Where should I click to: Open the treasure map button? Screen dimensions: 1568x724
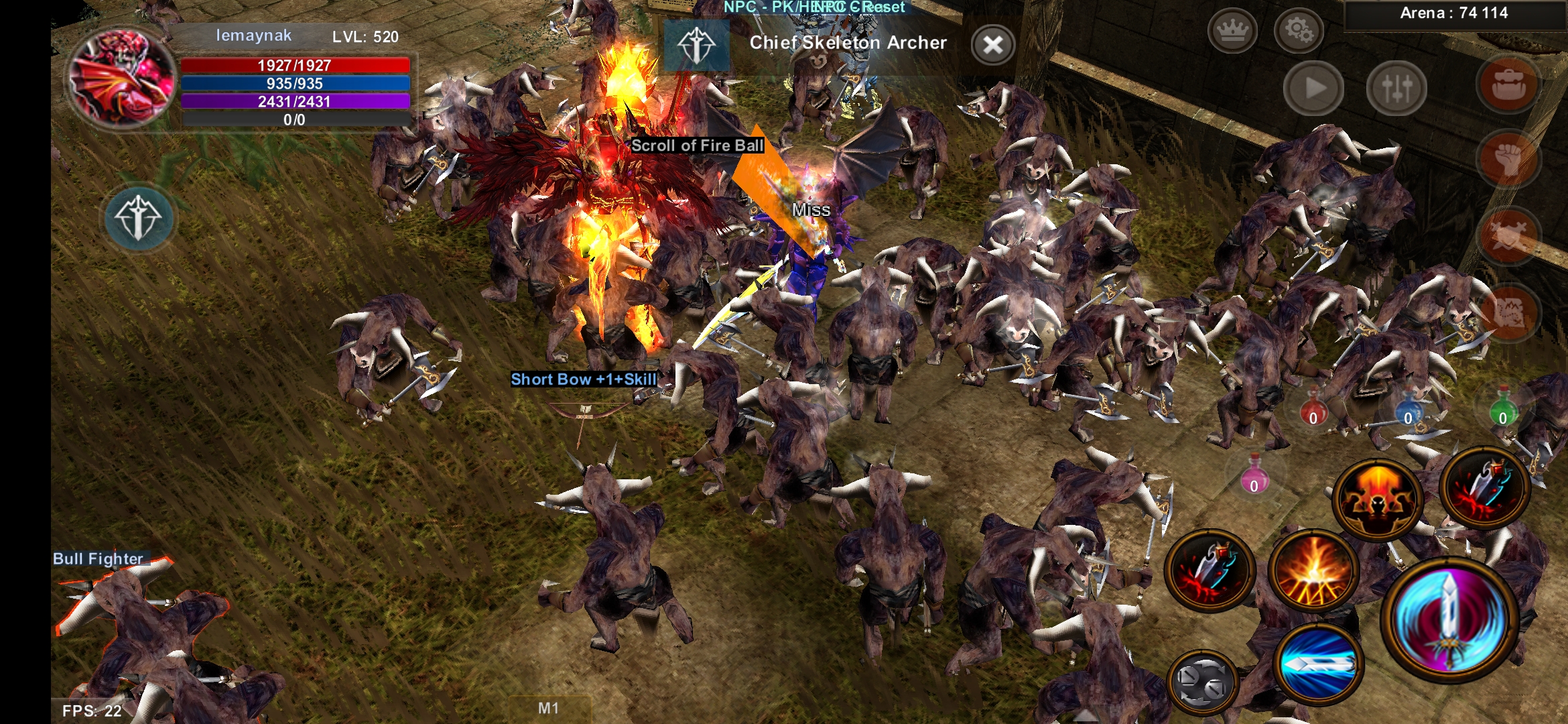[1508, 312]
